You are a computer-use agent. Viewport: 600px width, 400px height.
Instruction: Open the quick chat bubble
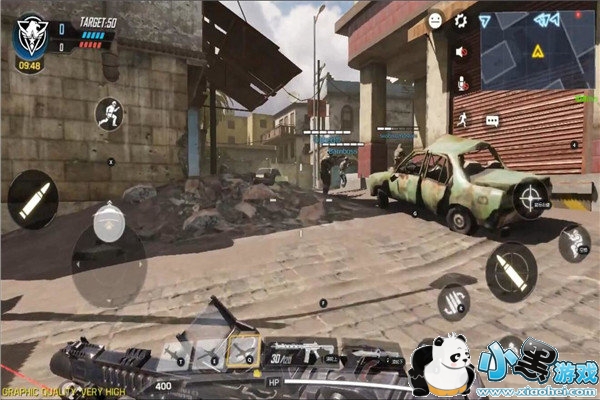coord(491,120)
